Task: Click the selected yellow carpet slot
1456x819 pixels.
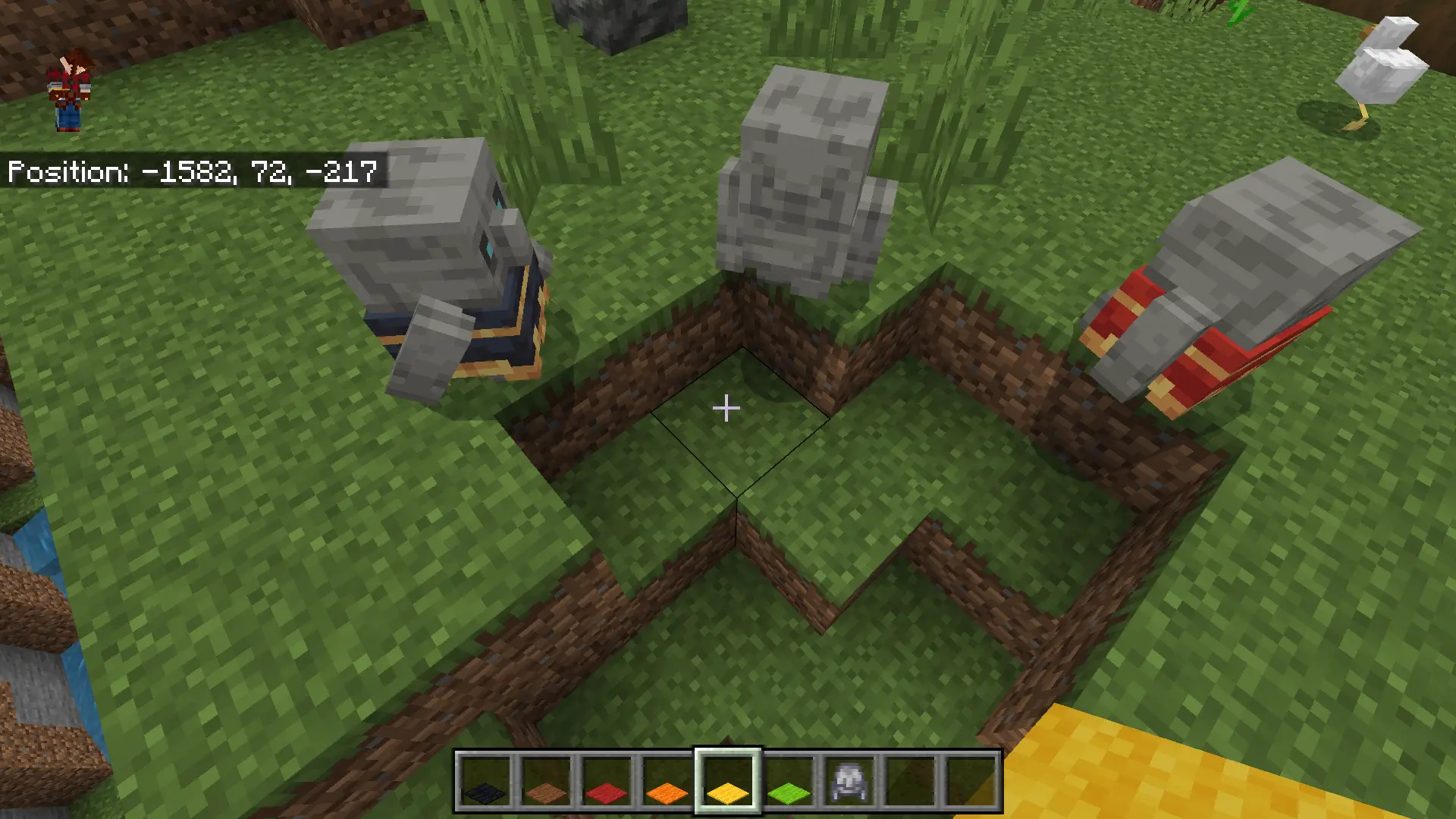Action: point(728,783)
